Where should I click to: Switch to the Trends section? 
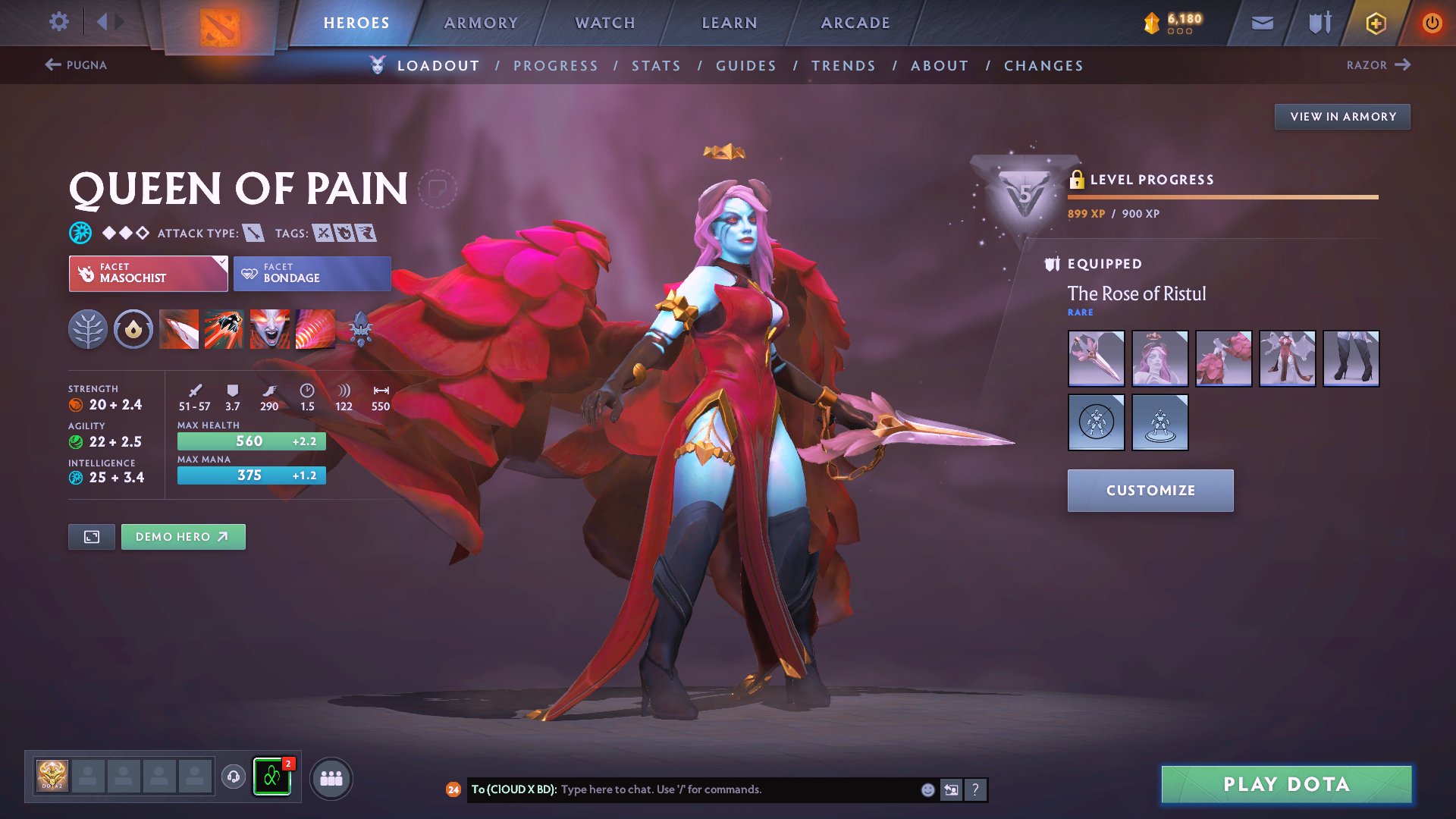[843, 66]
